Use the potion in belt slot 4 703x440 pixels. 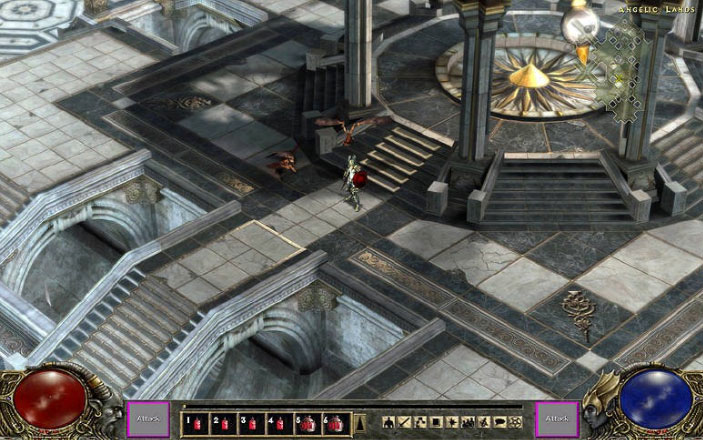pos(278,423)
